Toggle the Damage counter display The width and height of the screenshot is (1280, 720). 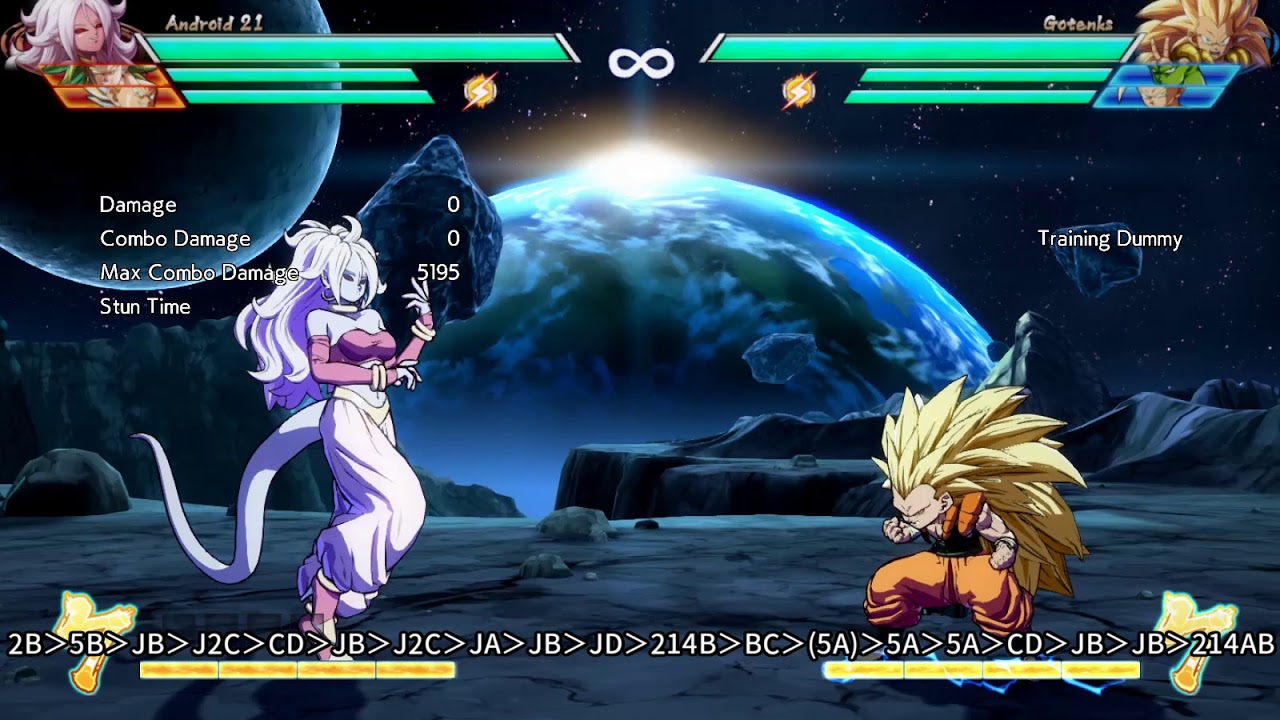pos(138,204)
